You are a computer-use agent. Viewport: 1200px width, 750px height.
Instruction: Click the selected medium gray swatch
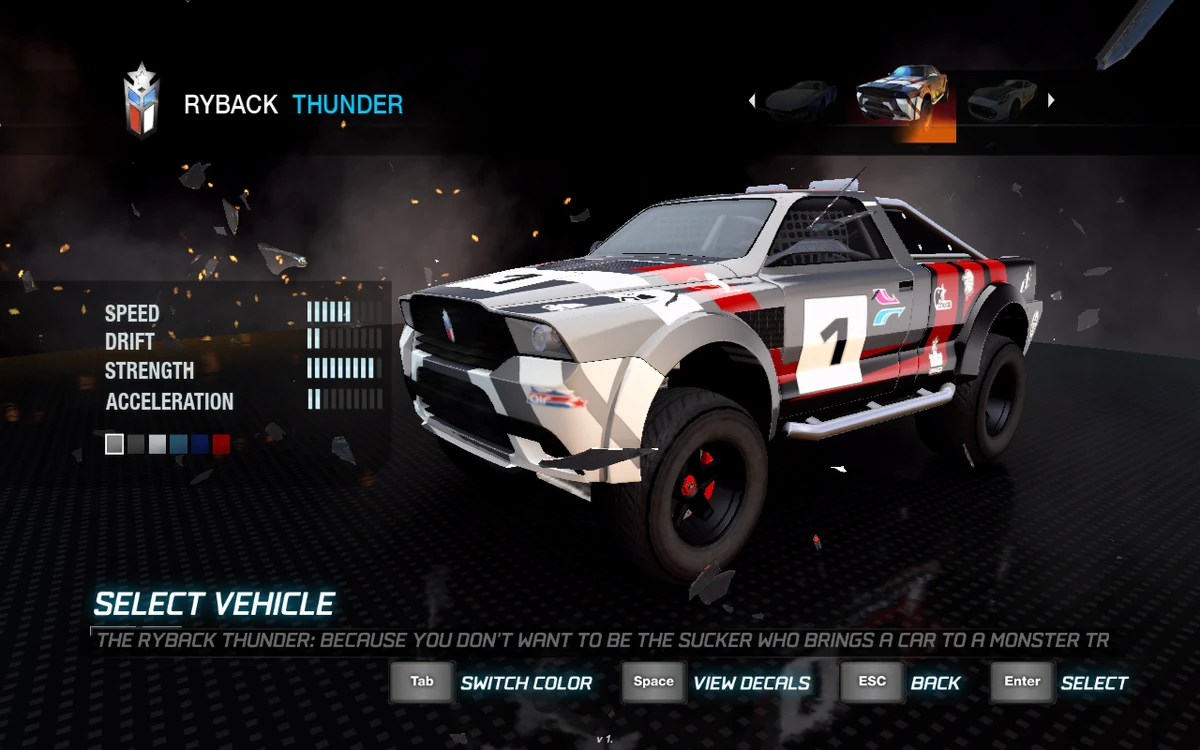tap(115, 444)
